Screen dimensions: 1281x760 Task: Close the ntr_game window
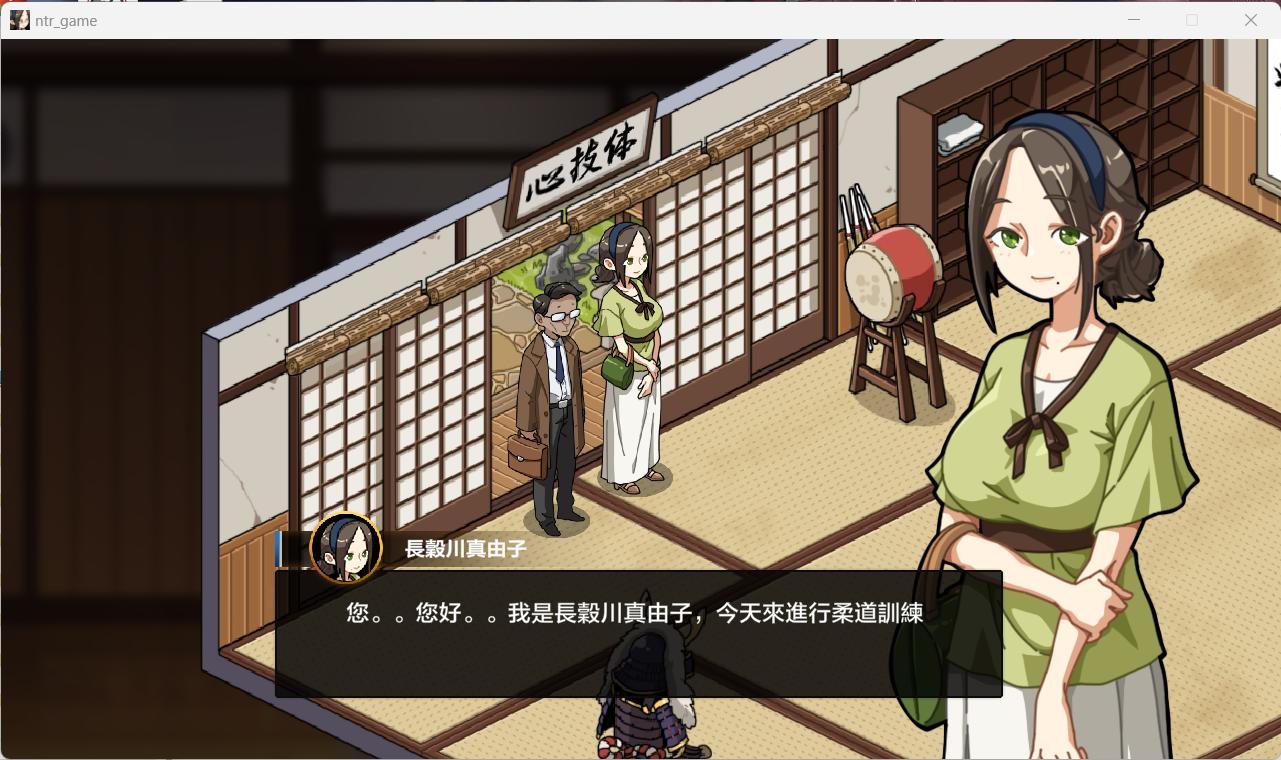tap(1250, 20)
